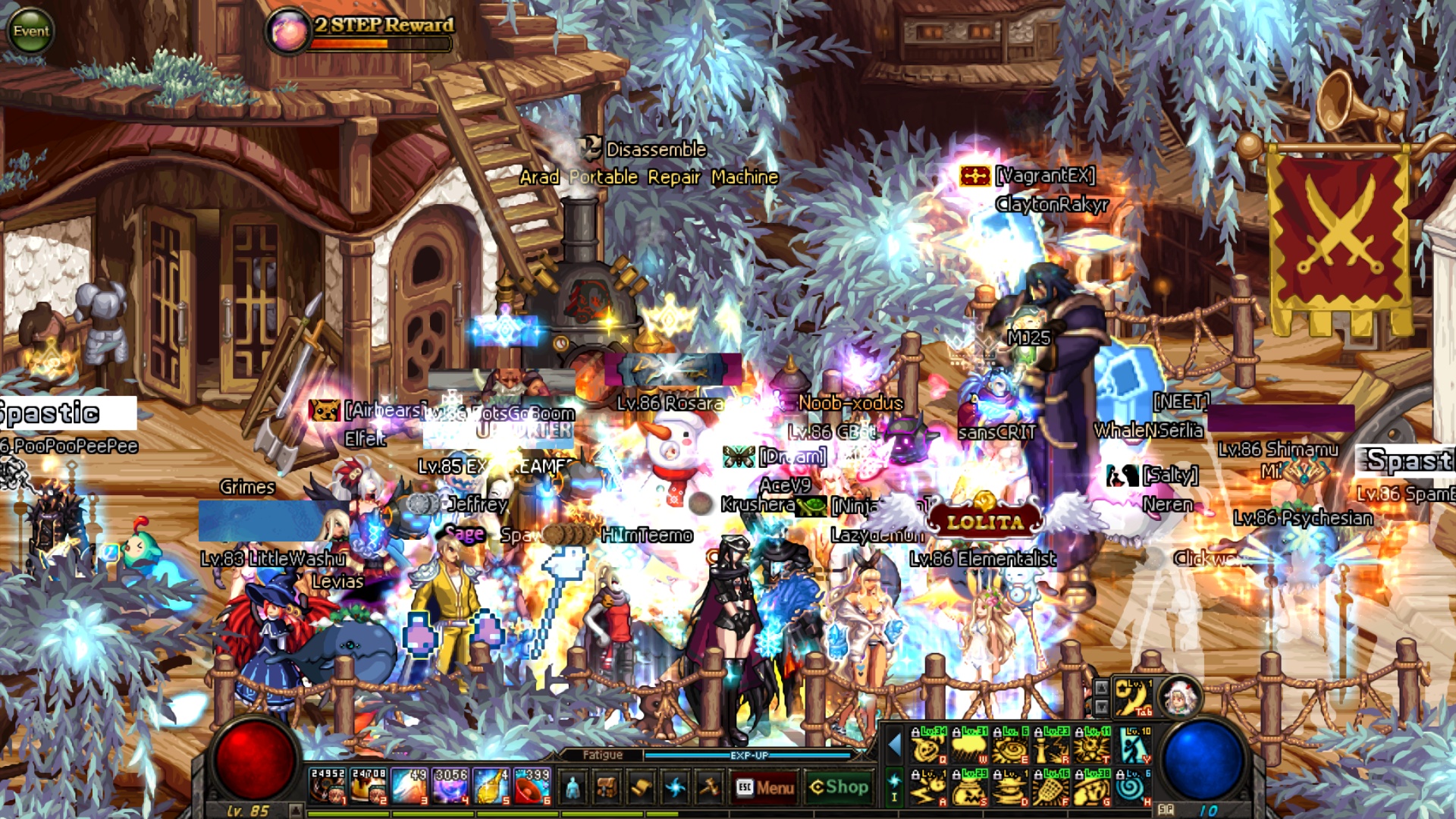This screenshot has width=1456, height=819.
Task: Toggle the I-slot quick skill shortcut
Action: point(893,788)
